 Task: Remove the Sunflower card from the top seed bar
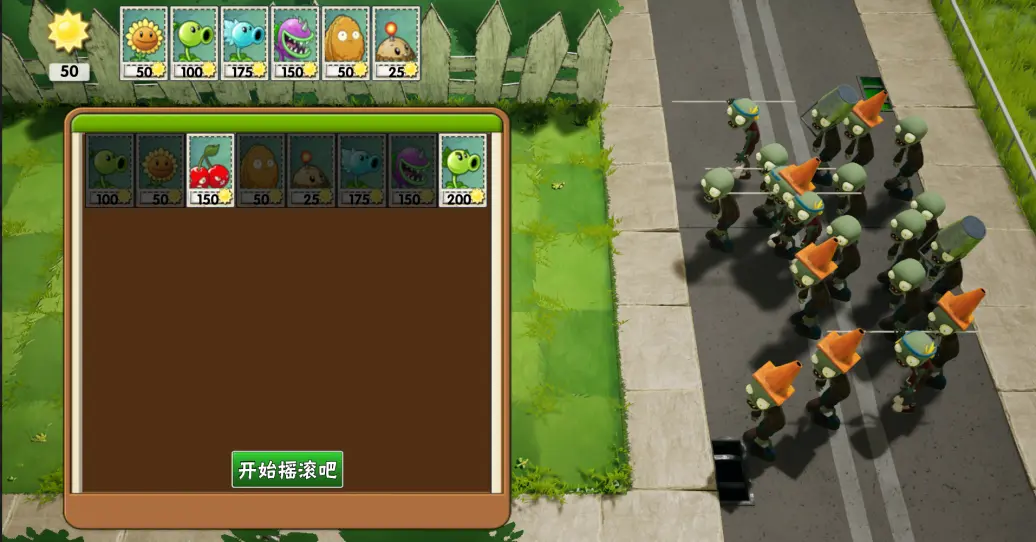click(x=145, y=43)
